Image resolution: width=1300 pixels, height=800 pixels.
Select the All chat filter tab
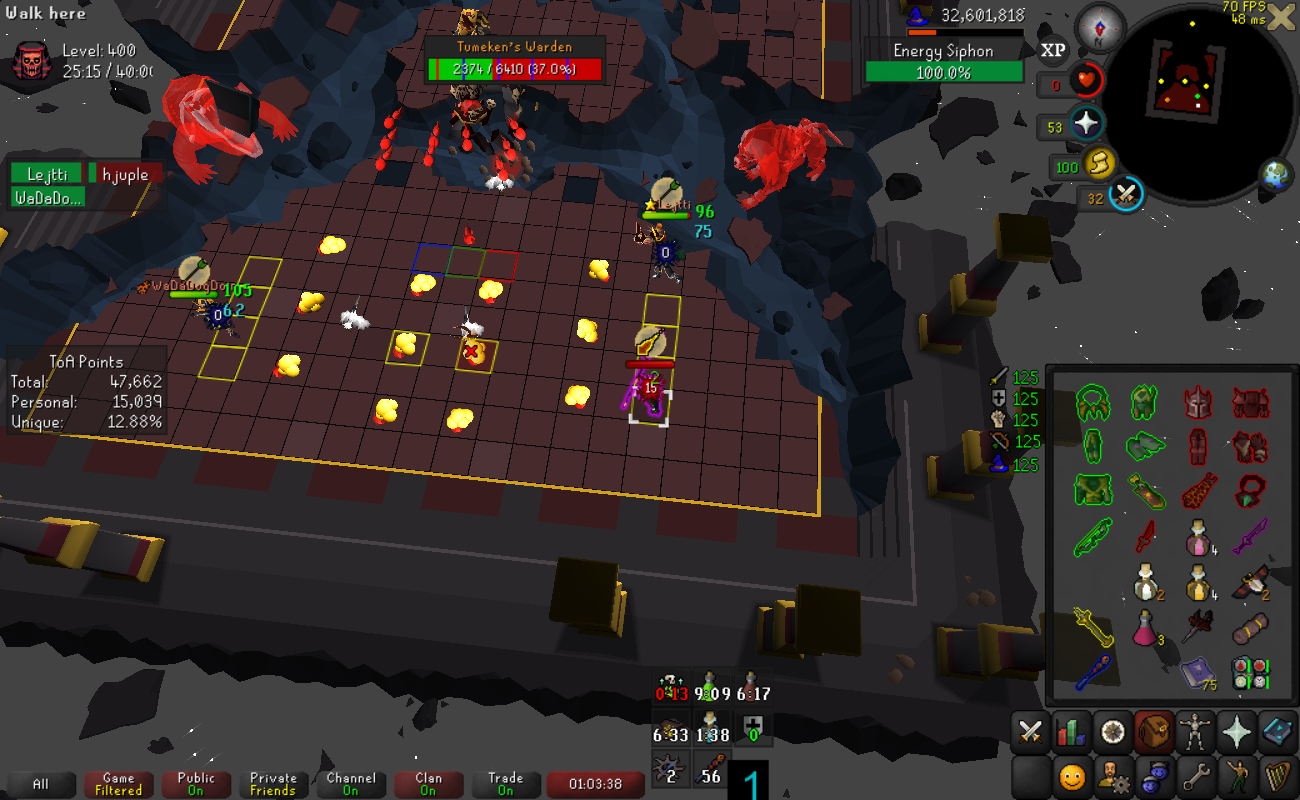tap(41, 784)
